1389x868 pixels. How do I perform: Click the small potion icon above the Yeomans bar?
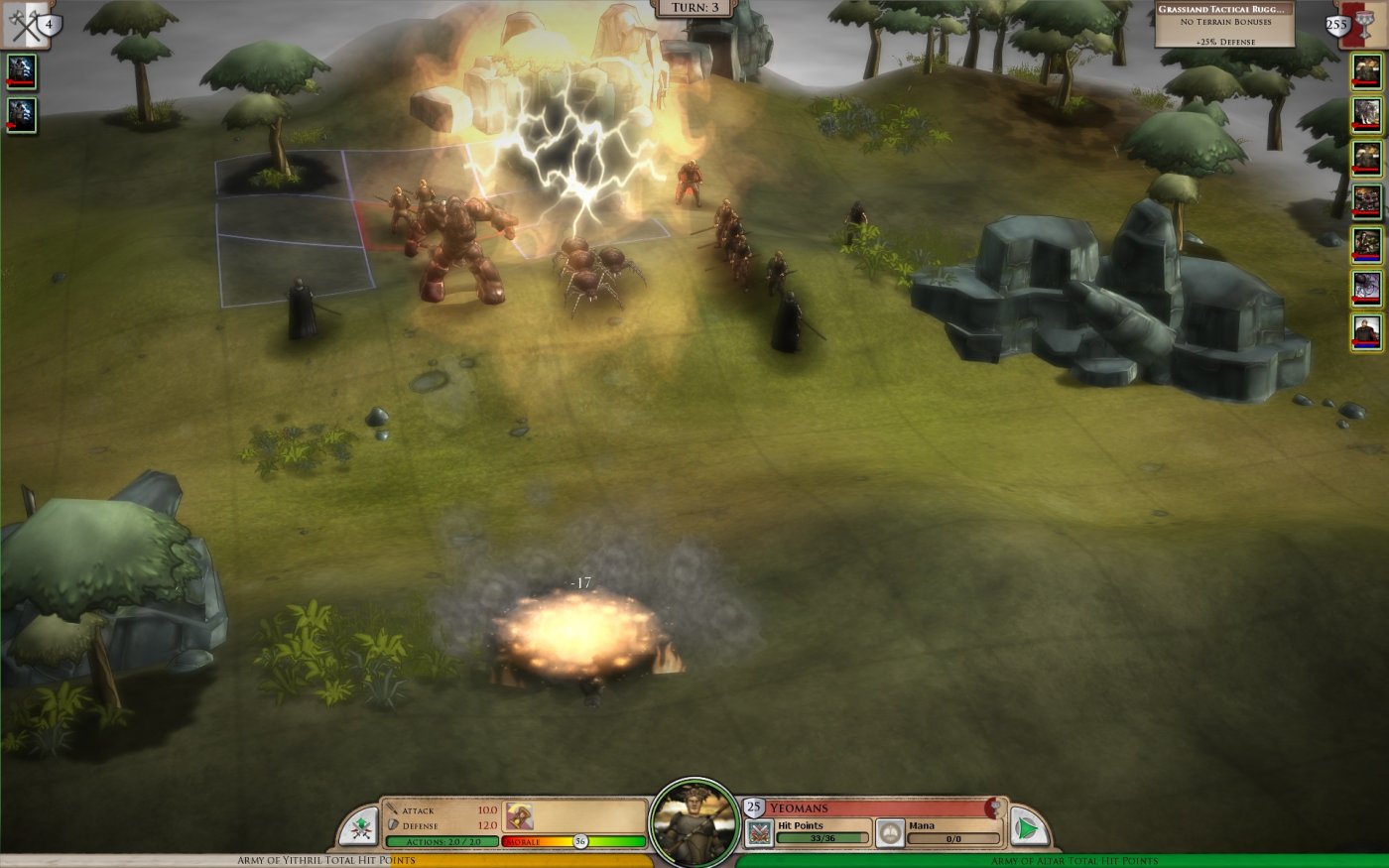(x=993, y=806)
